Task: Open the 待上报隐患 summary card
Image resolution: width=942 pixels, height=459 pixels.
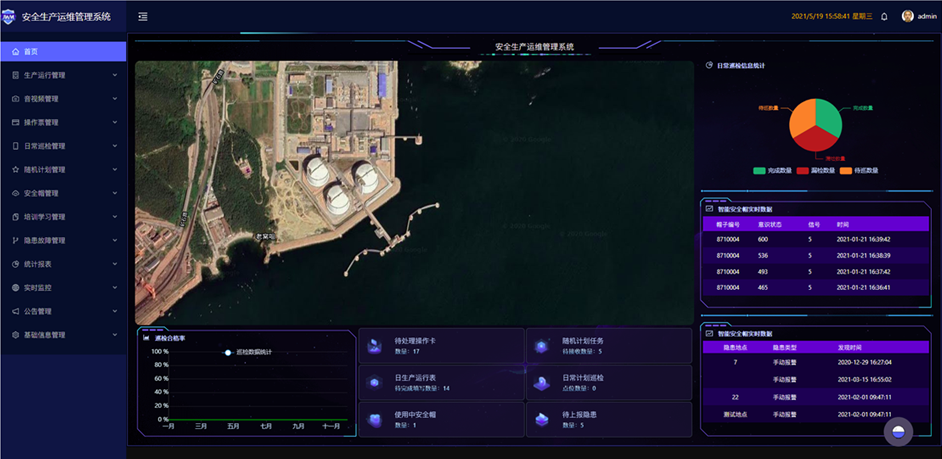Action: 609,420
